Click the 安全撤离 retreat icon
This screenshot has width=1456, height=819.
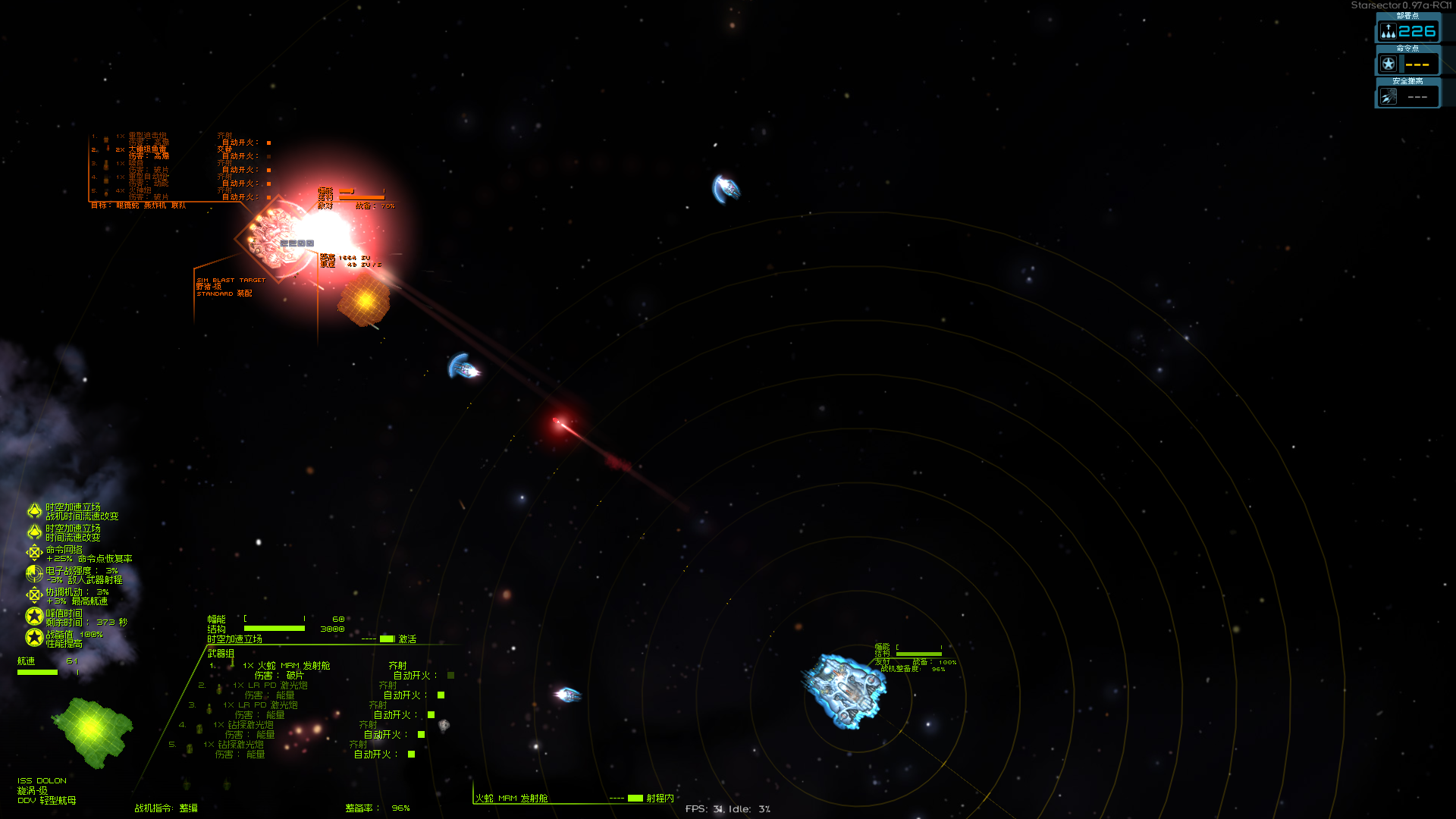click(1388, 97)
